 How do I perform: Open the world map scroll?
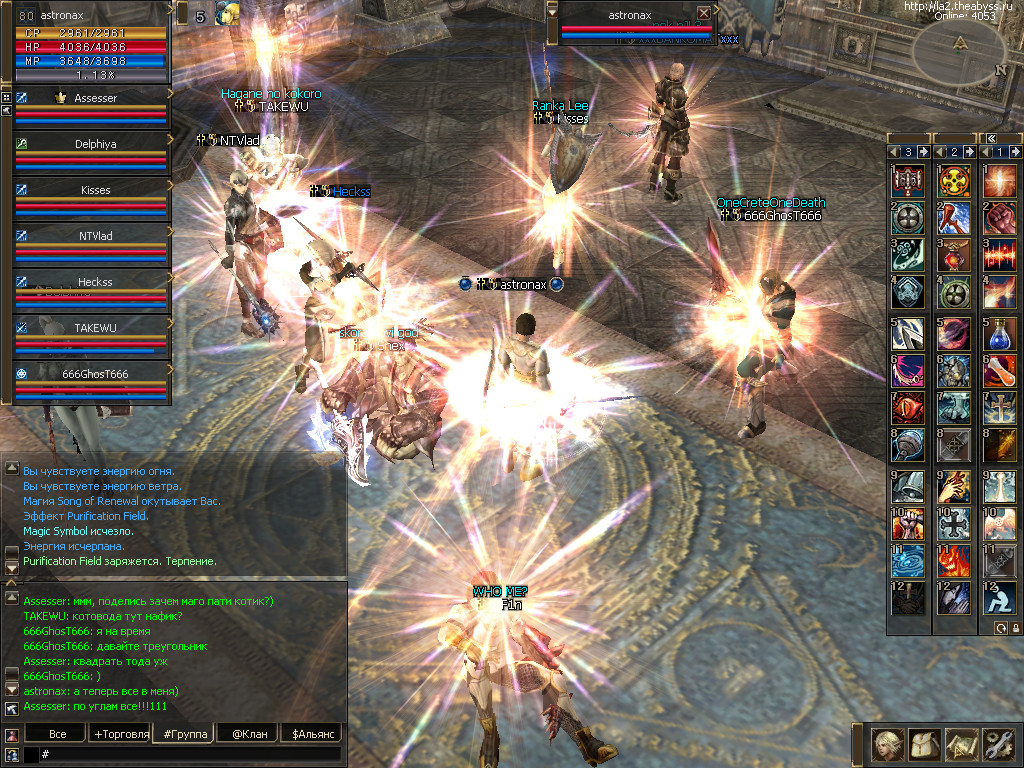960,745
